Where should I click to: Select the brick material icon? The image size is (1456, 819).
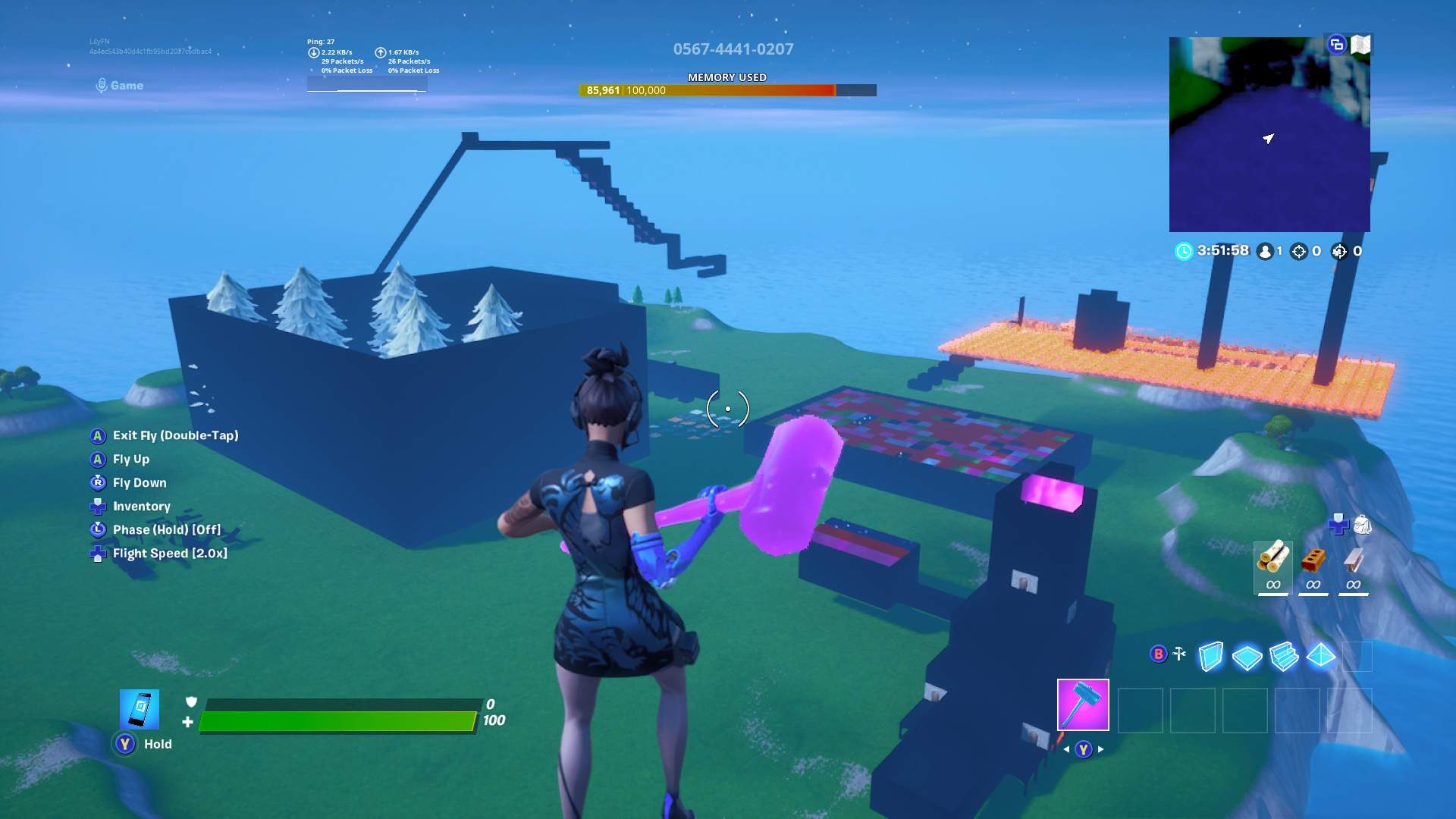coord(1314,561)
